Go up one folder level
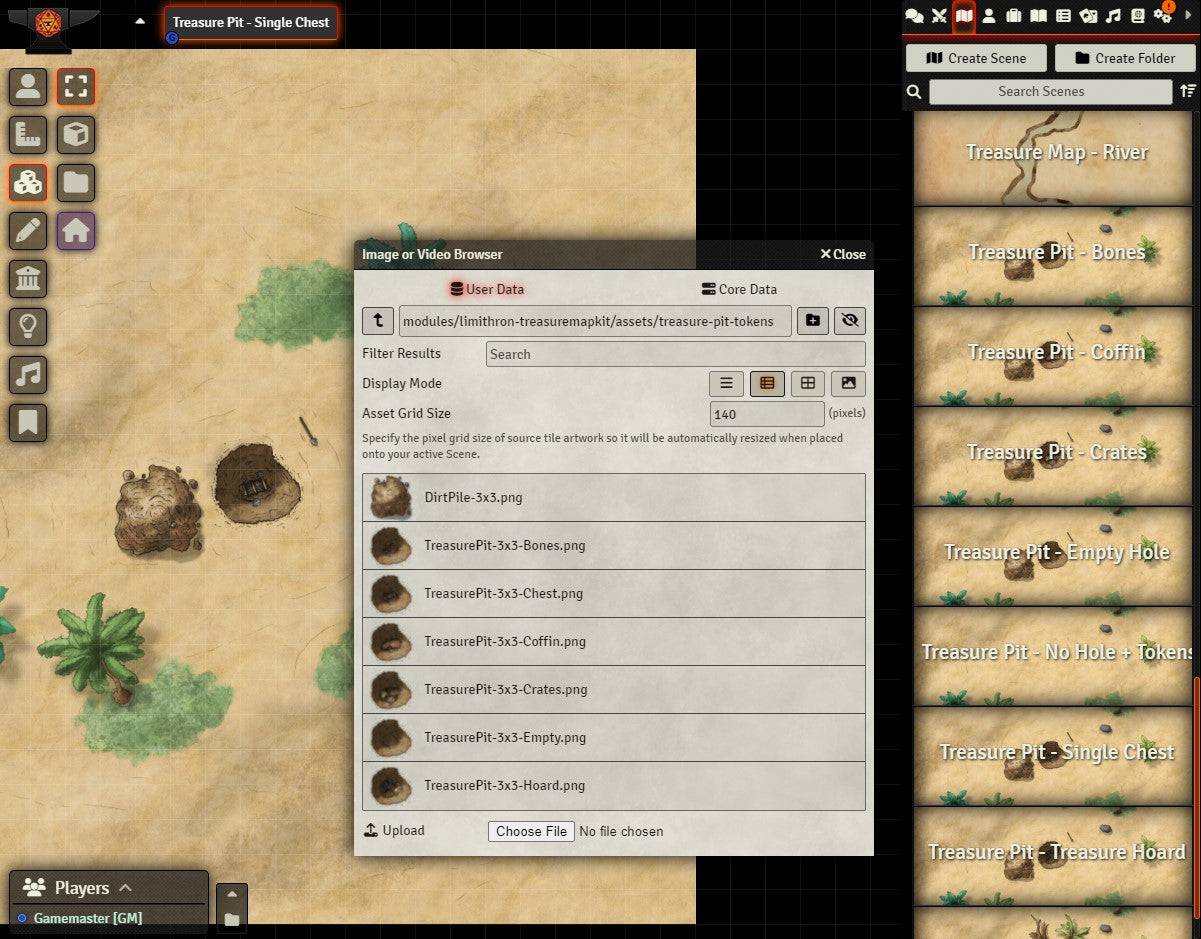1201x939 pixels. coord(378,320)
